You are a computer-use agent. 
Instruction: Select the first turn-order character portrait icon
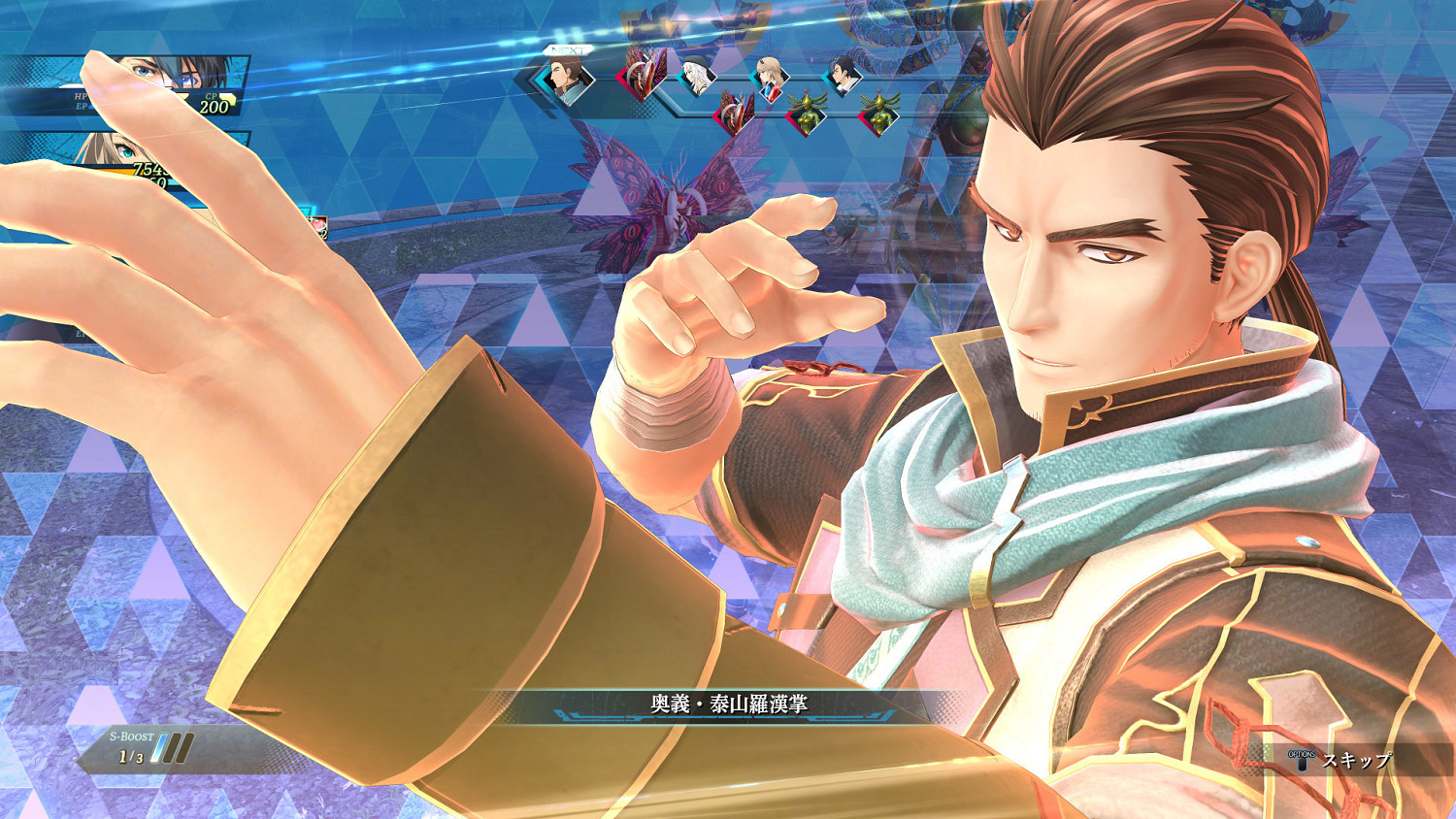[565, 79]
